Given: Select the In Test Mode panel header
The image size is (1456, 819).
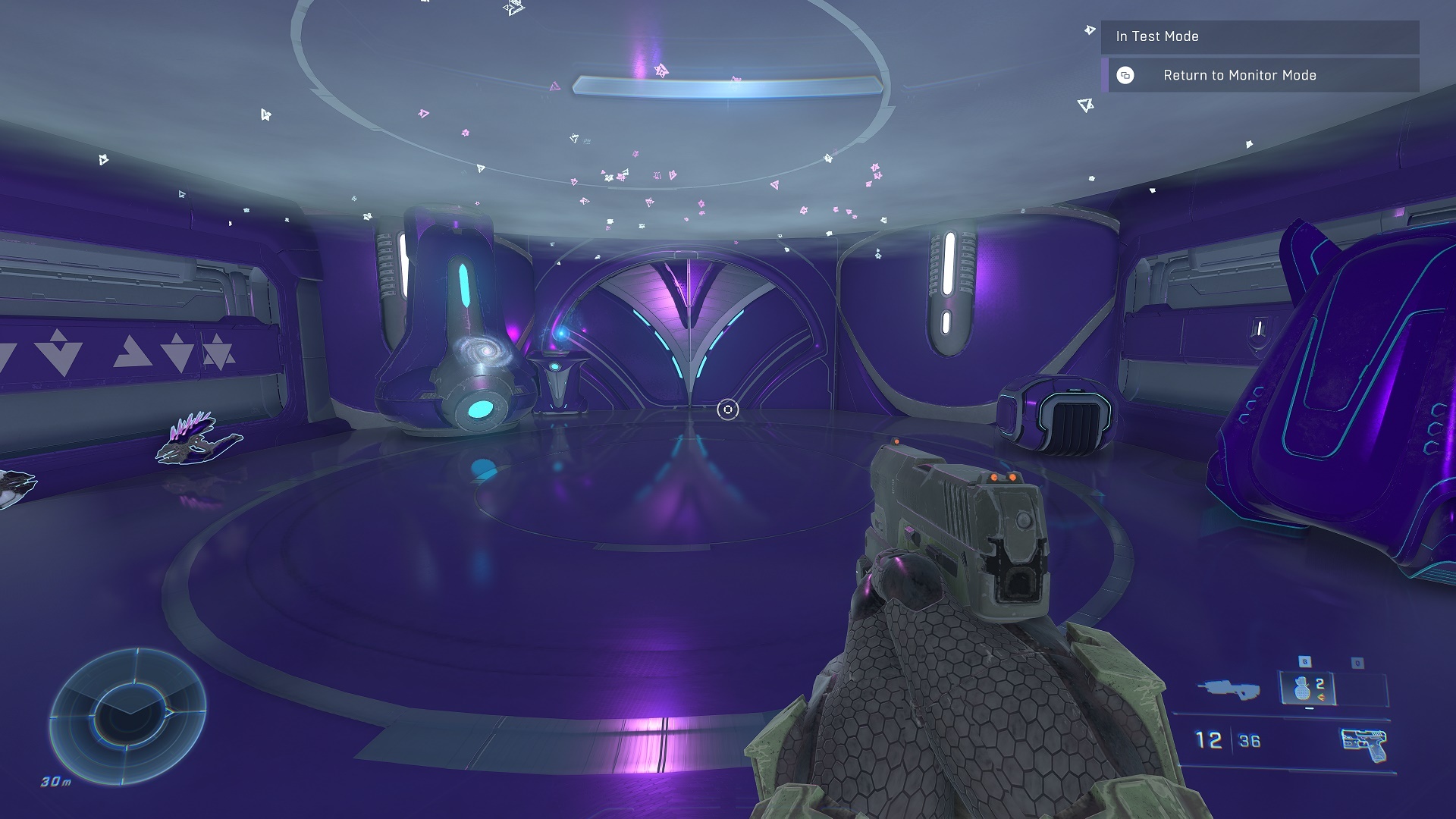Looking at the screenshot, I should click(1259, 36).
